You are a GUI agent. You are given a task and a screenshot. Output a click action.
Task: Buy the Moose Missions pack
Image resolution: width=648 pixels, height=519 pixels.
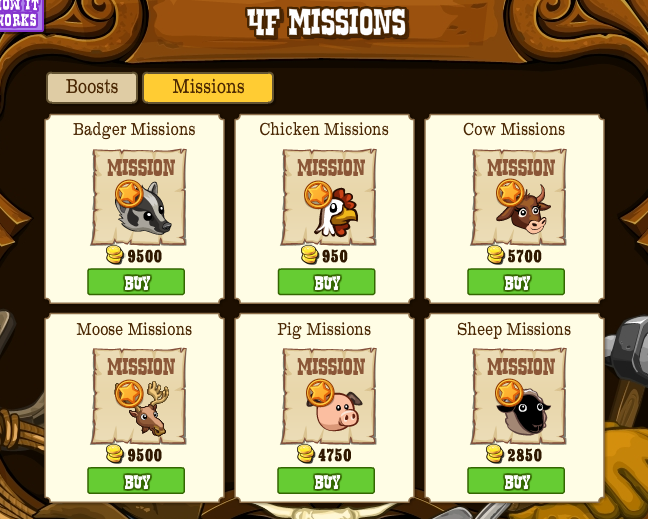point(136,481)
